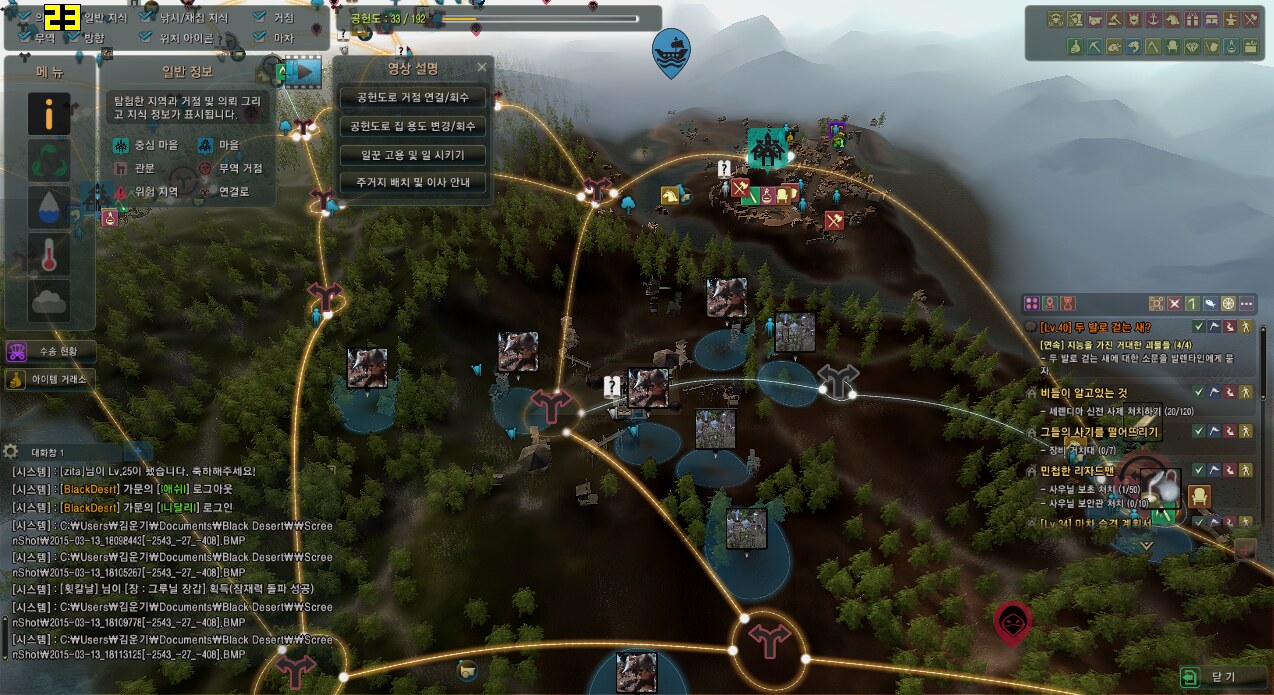Viewport: 1274px width, 695px height.
Task: Open the 아이템 거래소 marketplace
Action: coord(48,379)
